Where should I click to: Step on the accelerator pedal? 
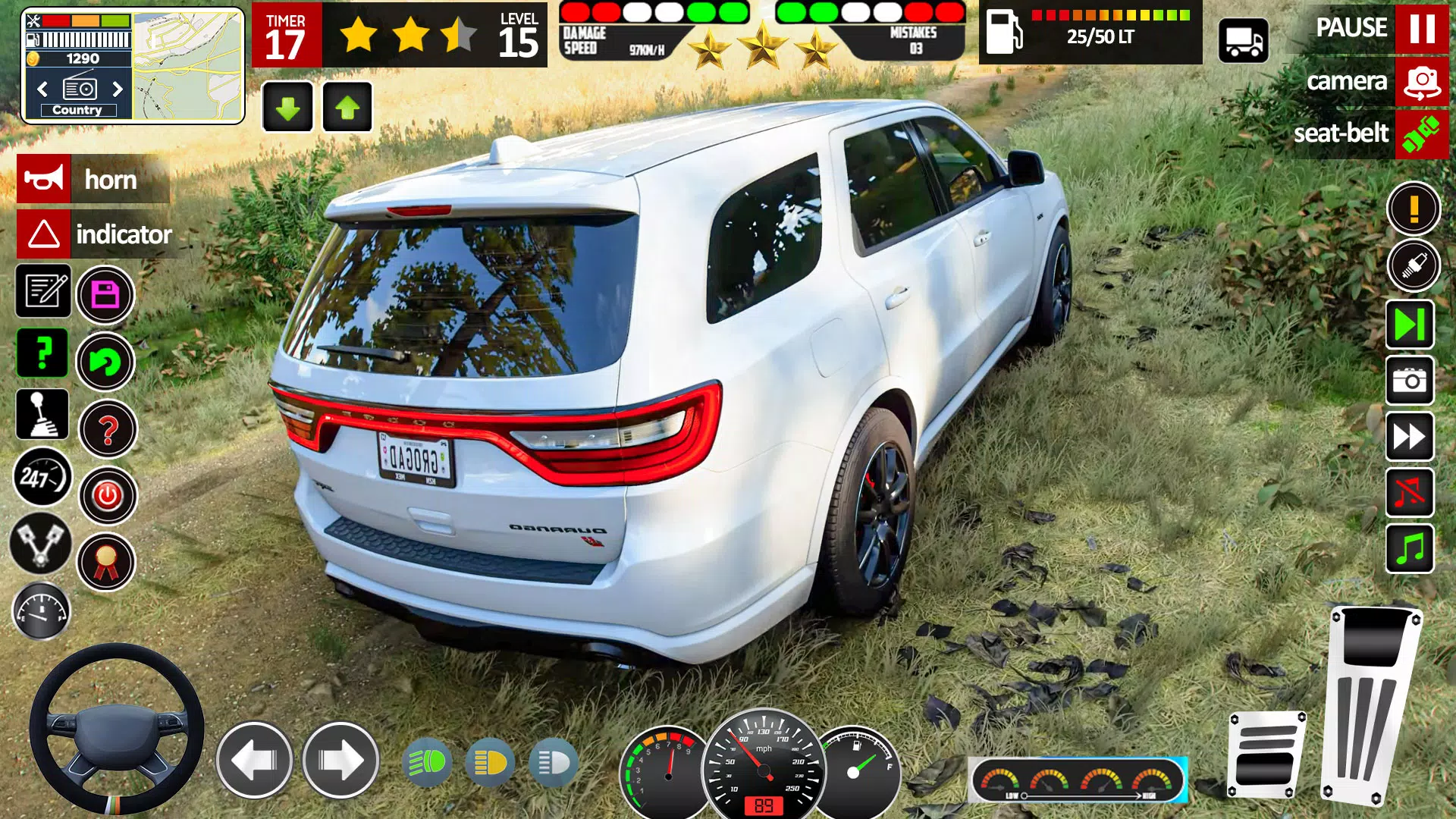(1371, 705)
